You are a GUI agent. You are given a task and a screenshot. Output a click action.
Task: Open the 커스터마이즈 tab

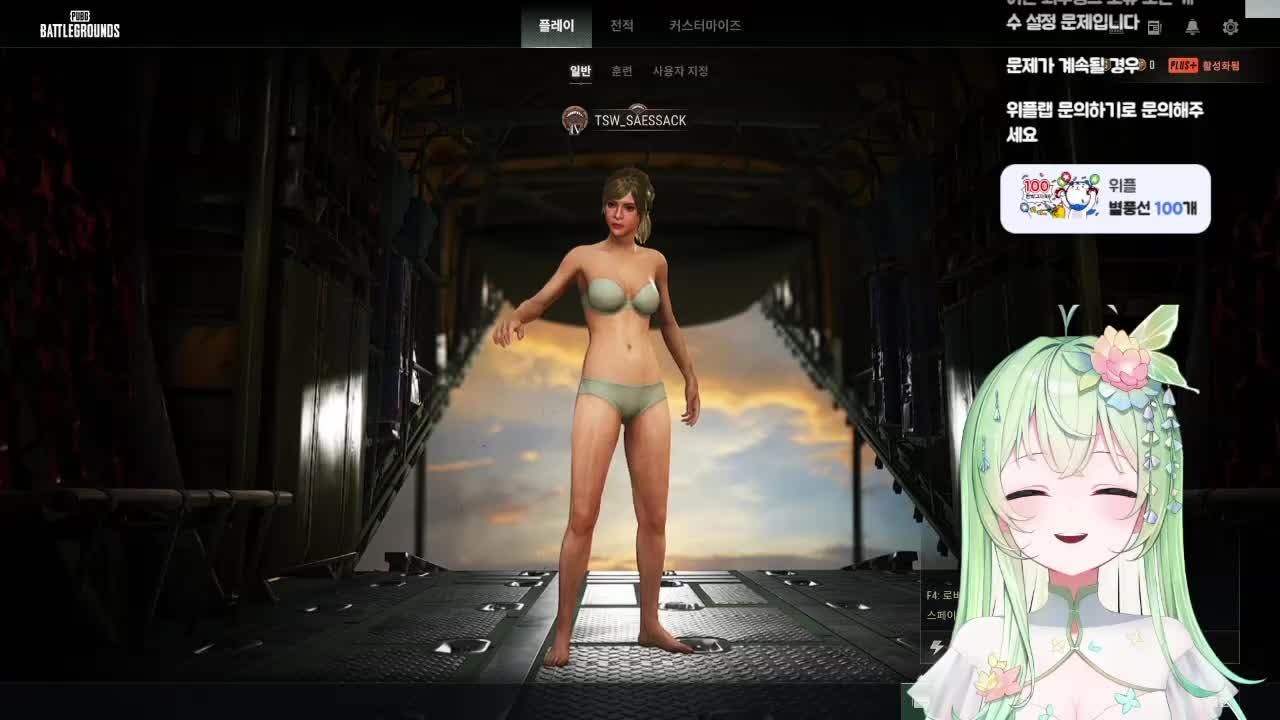click(706, 26)
